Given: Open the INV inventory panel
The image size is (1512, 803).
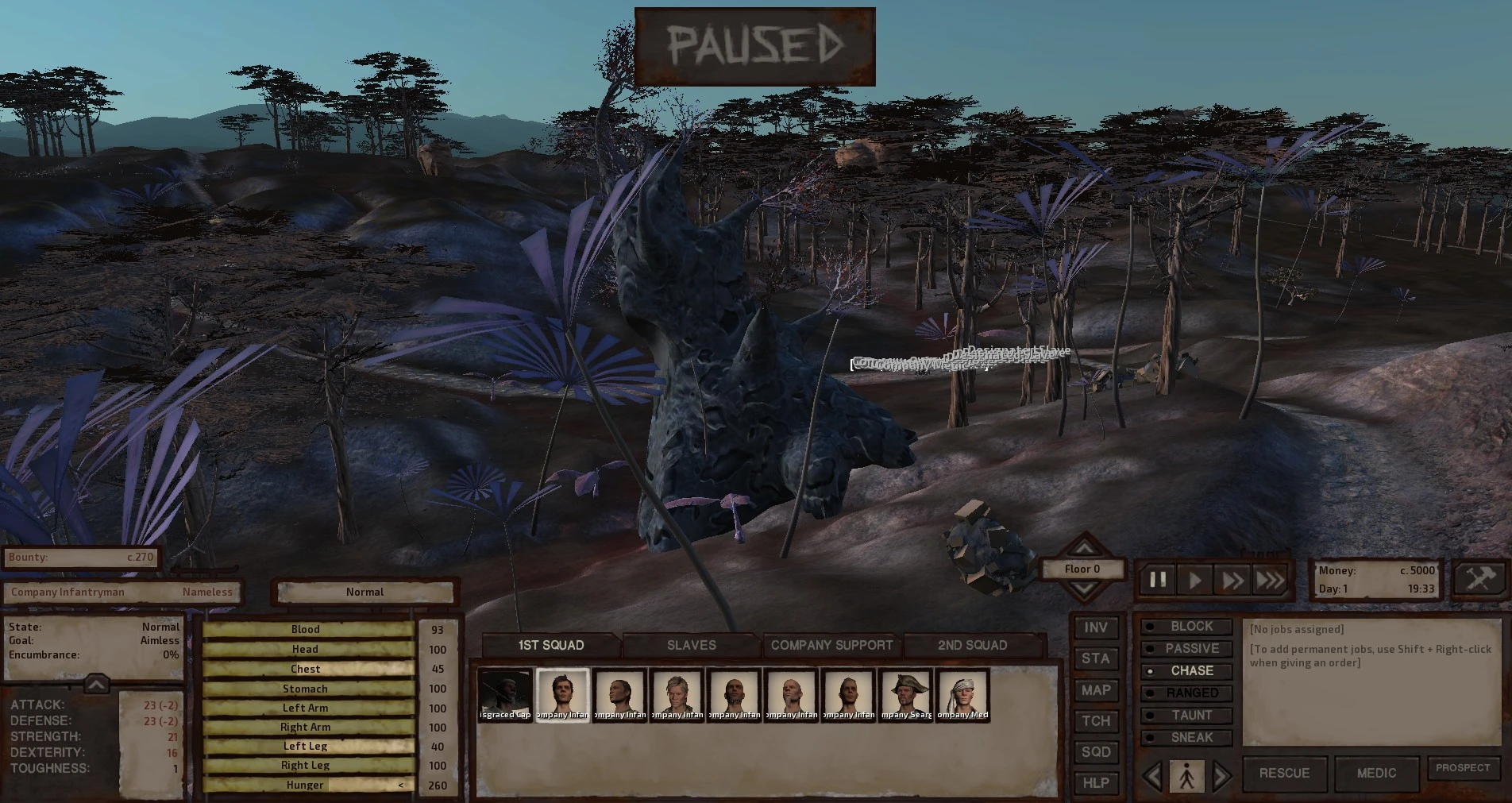Looking at the screenshot, I should 1096,627.
